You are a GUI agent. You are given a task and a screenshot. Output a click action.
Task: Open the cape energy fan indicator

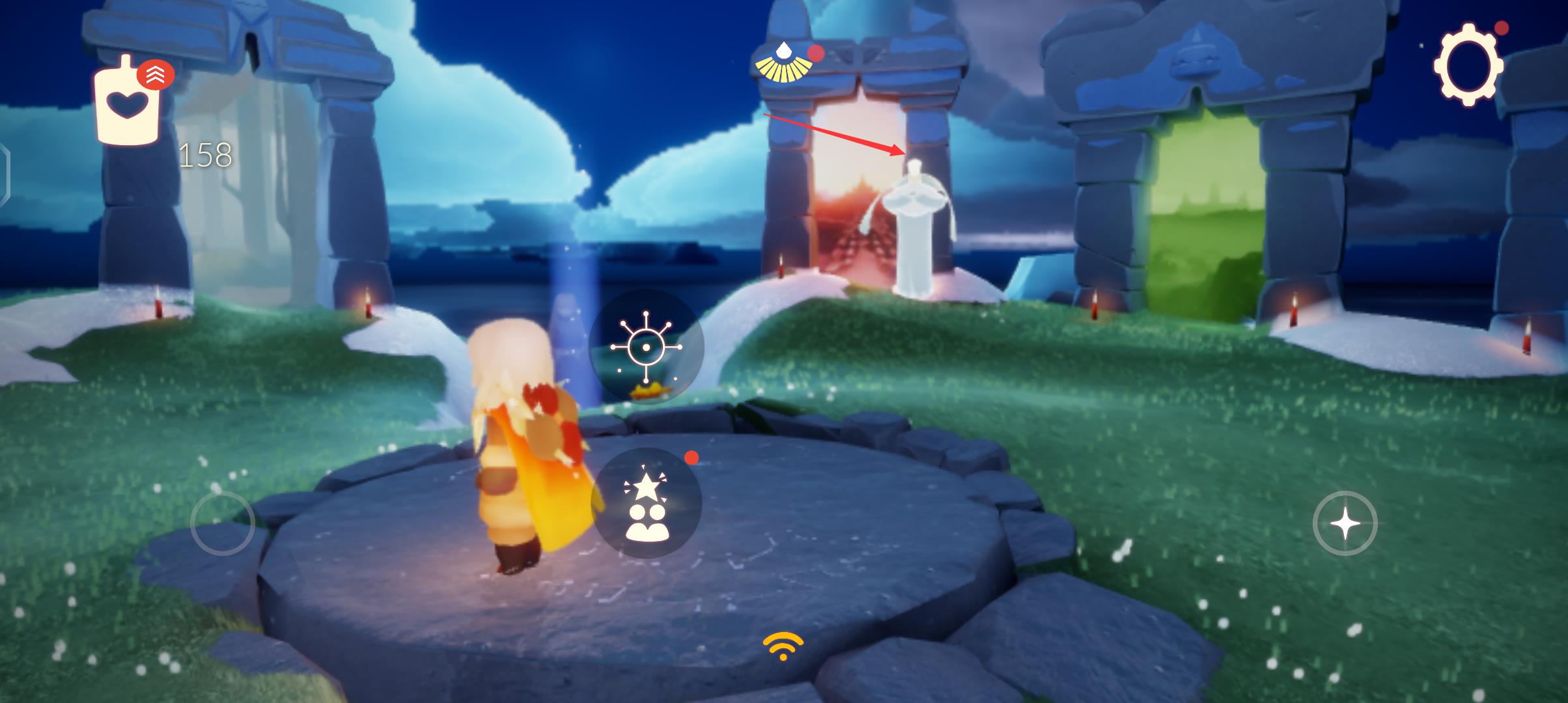pyautogui.click(x=783, y=64)
